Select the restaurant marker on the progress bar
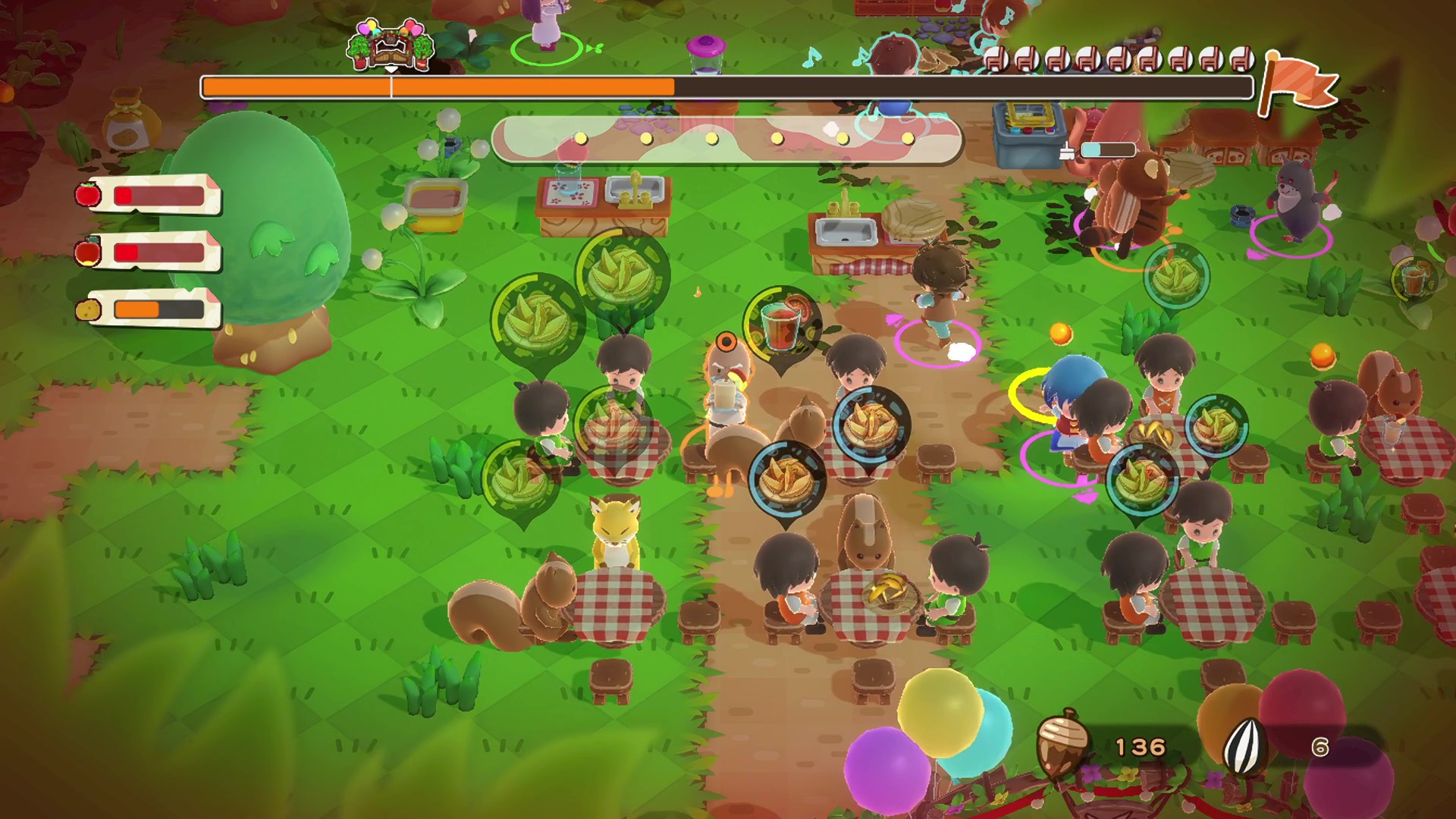Image resolution: width=1456 pixels, height=819 pixels. tap(391, 45)
